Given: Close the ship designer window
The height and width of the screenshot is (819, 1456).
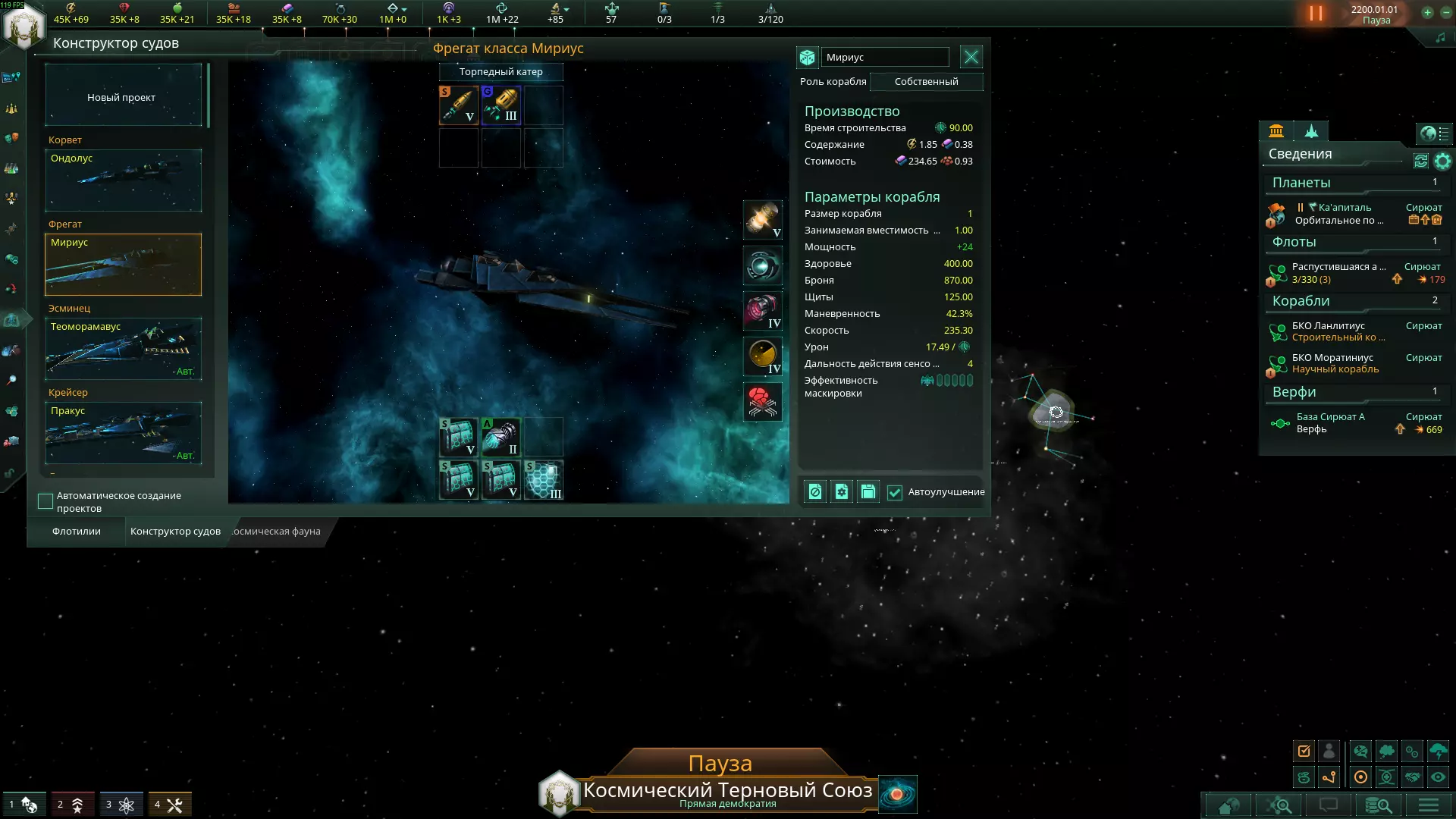Looking at the screenshot, I should 971,57.
